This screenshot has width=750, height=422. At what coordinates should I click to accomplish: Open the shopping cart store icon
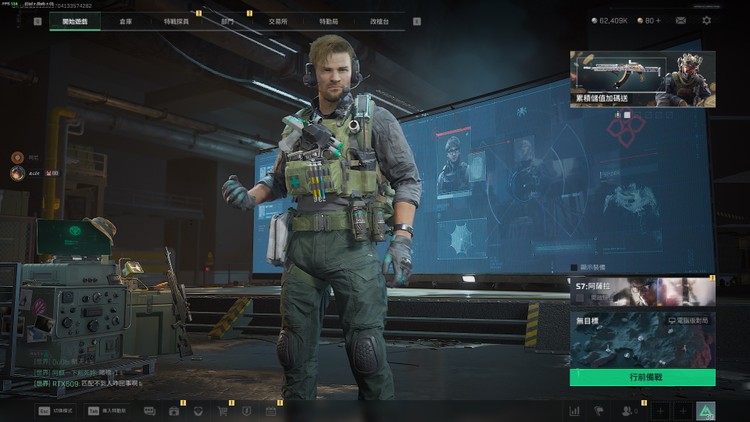[x=222, y=410]
